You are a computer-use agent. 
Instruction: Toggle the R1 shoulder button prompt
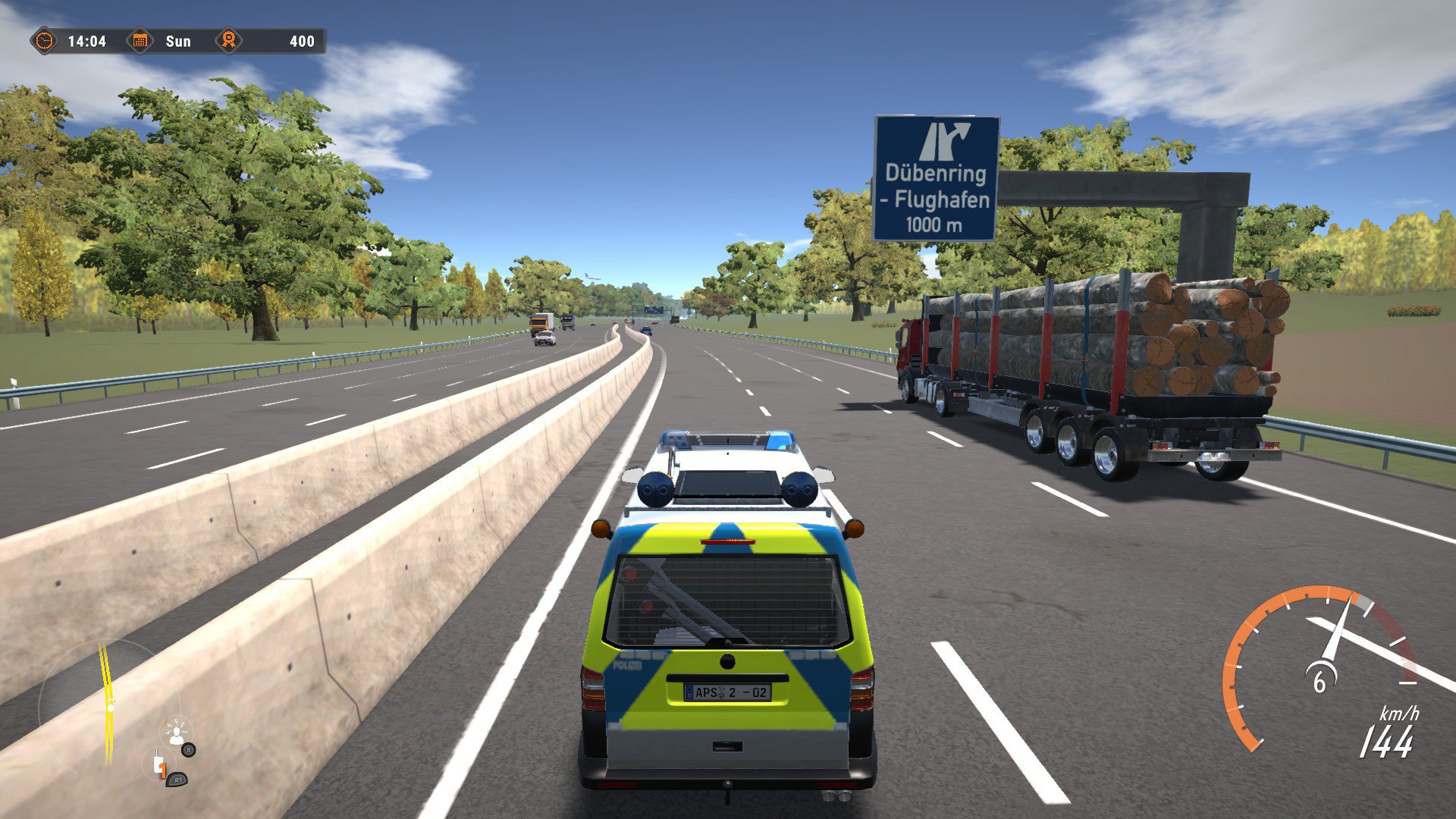(178, 780)
